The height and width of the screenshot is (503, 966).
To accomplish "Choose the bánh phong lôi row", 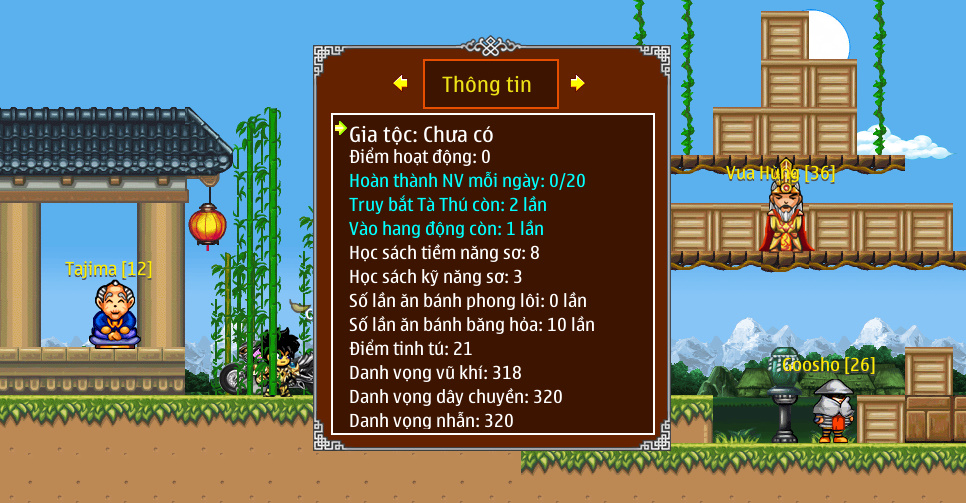I will coord(468,301).
